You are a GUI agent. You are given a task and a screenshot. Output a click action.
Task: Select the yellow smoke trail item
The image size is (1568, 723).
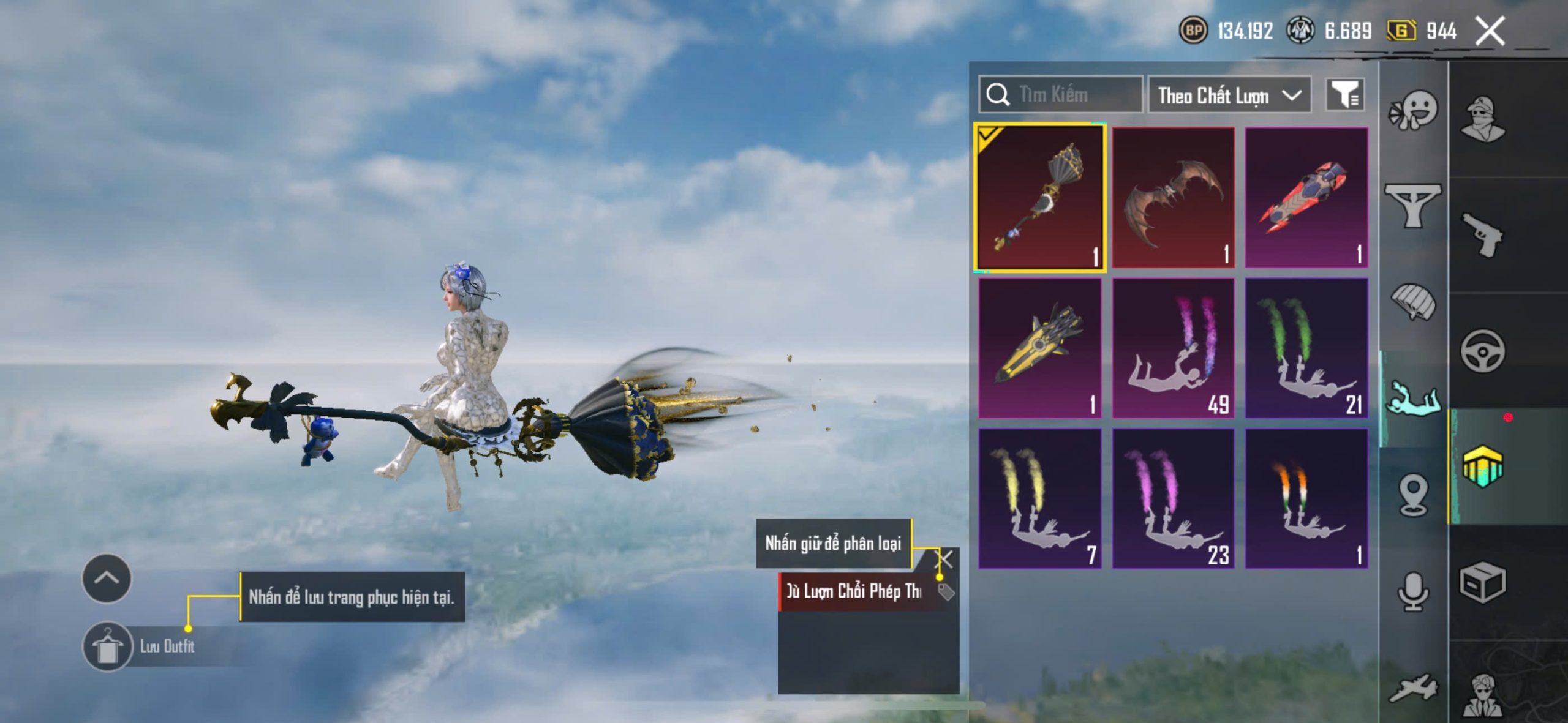[x=1040, y=498]
